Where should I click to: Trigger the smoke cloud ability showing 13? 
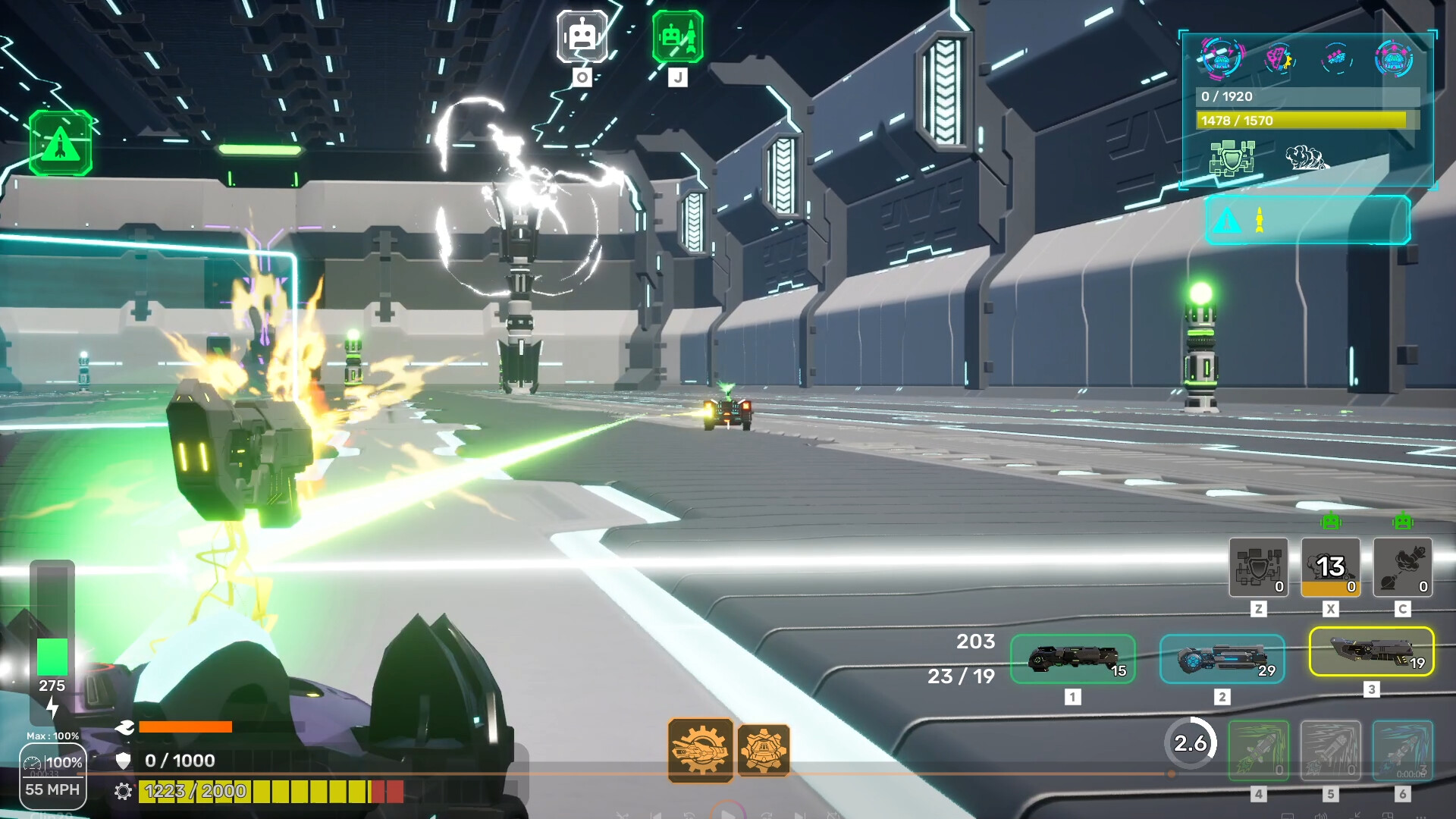1330,567
